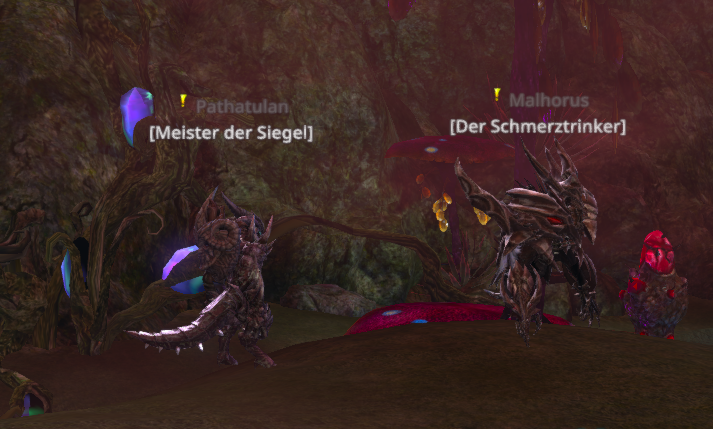Select the Pathatulan nameplate
Screen dimensions: 713x429
click(x=236, y=105)
